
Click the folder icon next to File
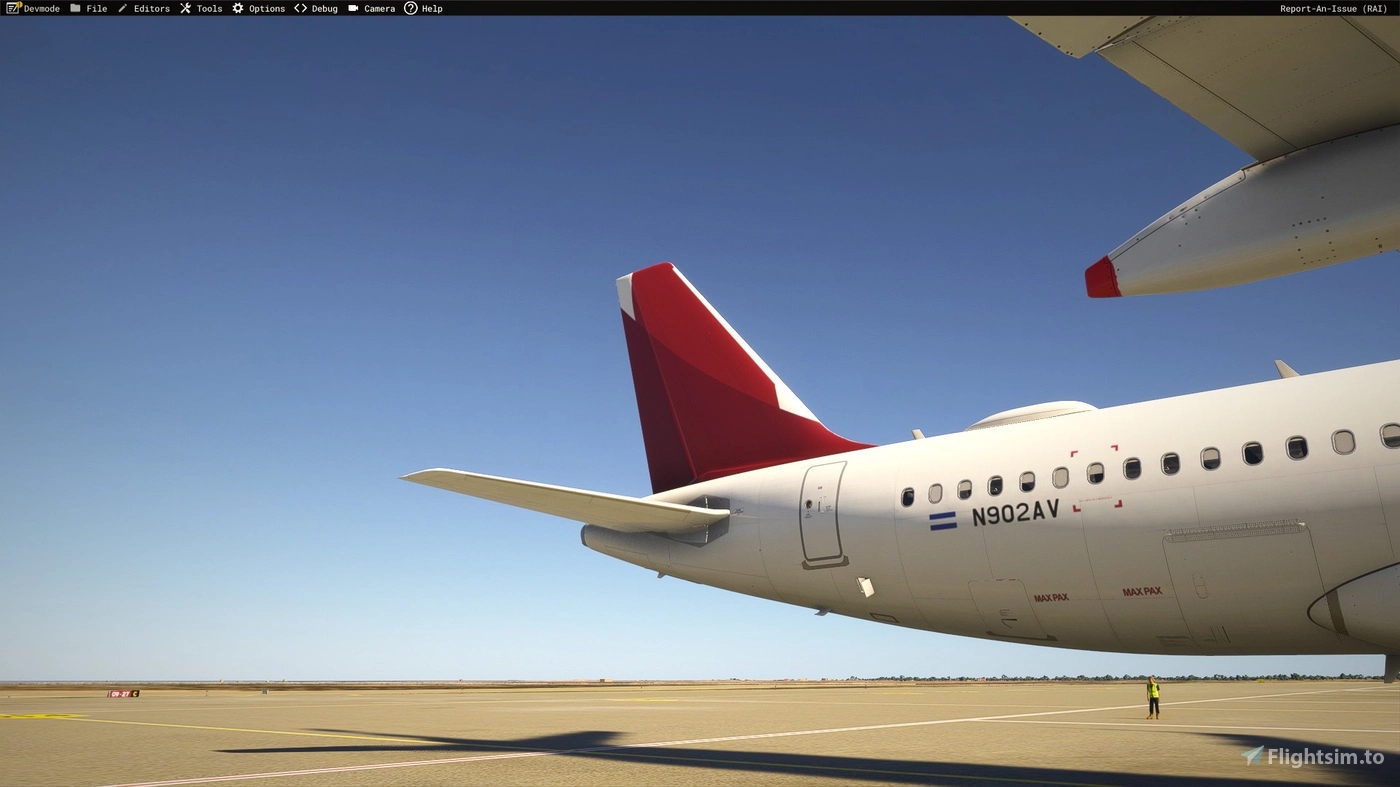click(x=76, y=8)
